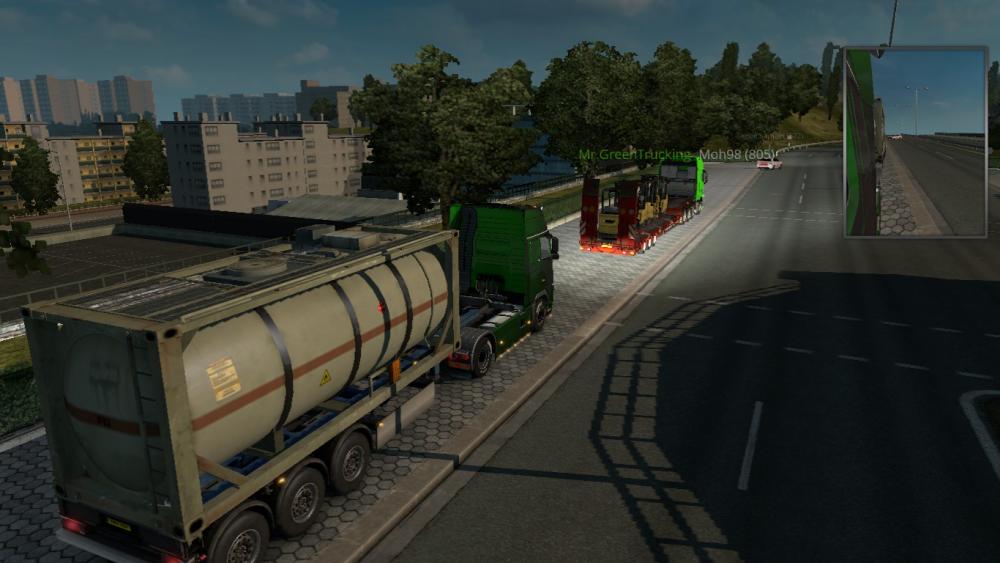This screenshot has height=563, width=1000.
Task: Click the side mirror view panel
Action: tap(915, 141)
